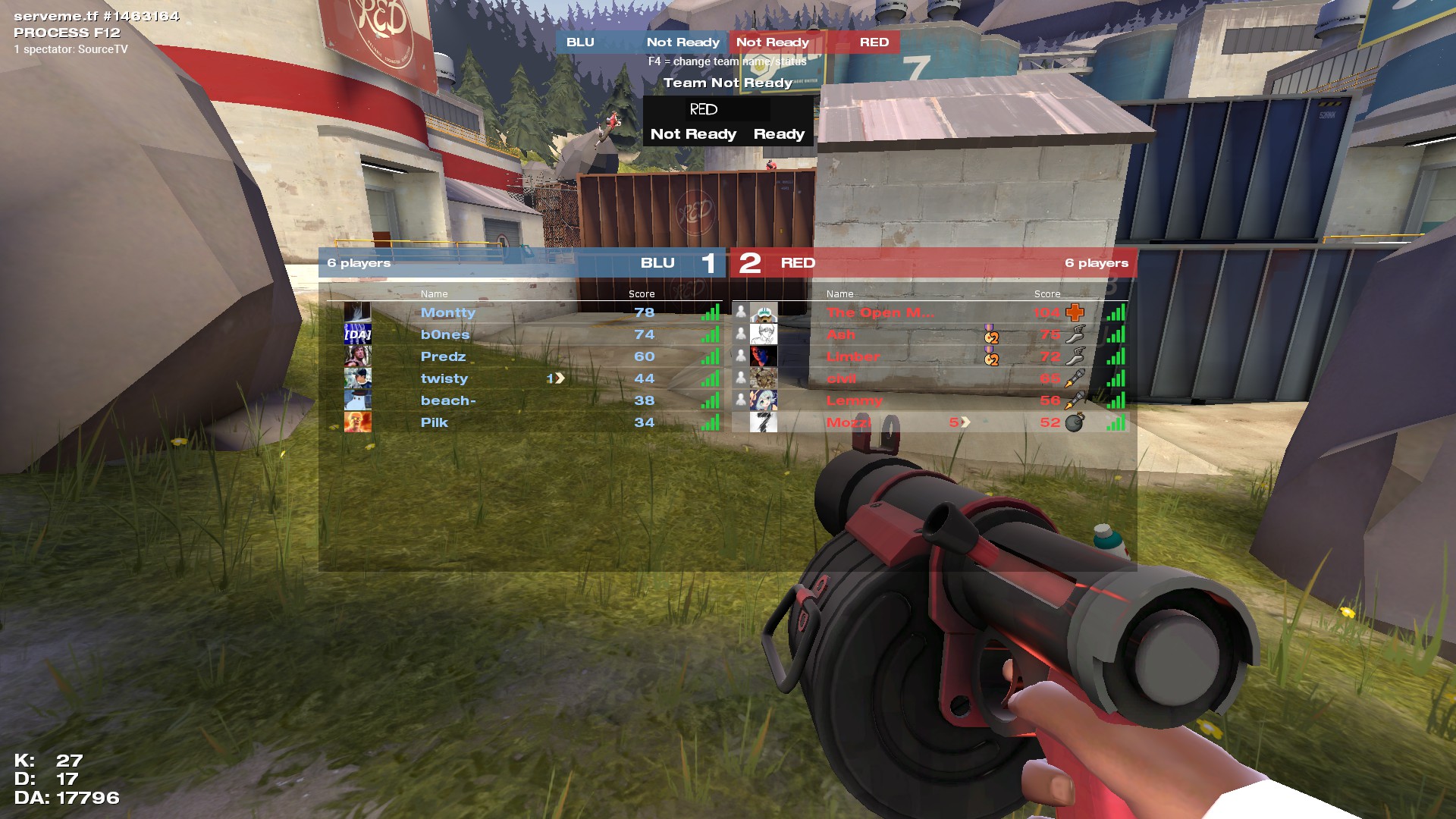Click the Ready button in the team panel
Image resolution: width=1456 pixels, height=819 pixels.
click(779, 134)
